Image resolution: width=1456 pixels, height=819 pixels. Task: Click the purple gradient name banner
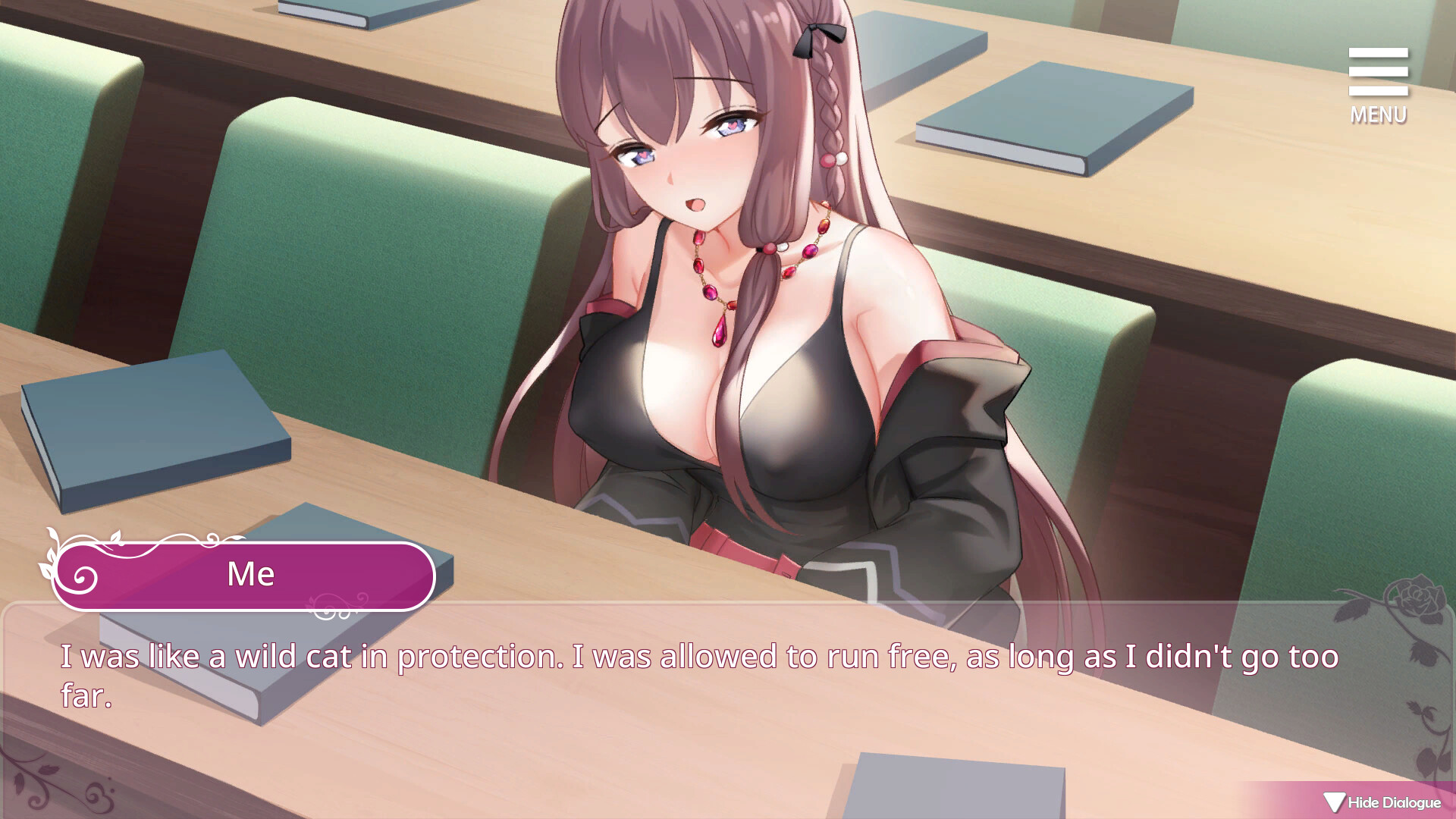pyautogui.click(x=250, y=574)
